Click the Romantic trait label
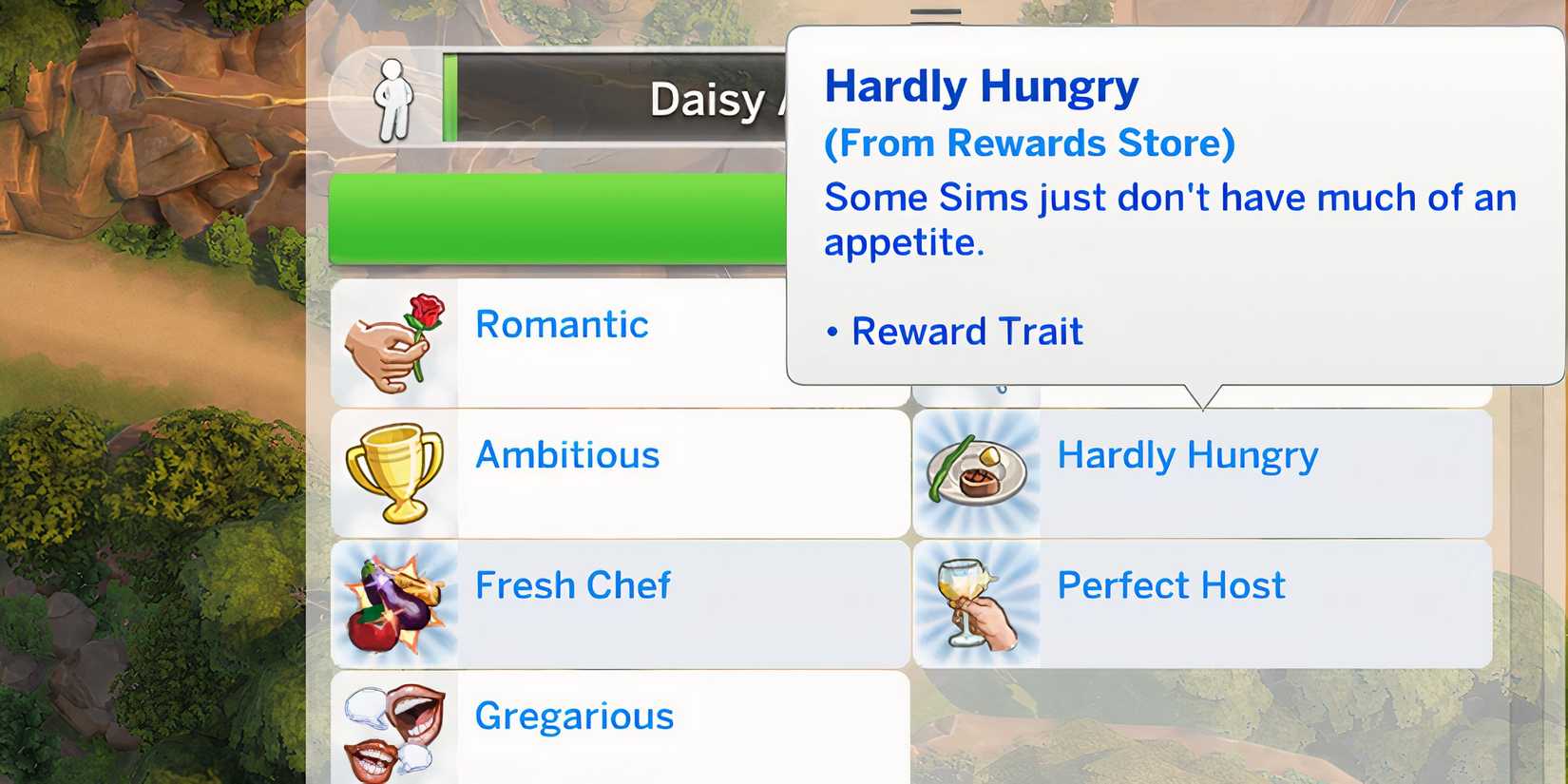Screen dimensions: 1568x784 [562, 325]
